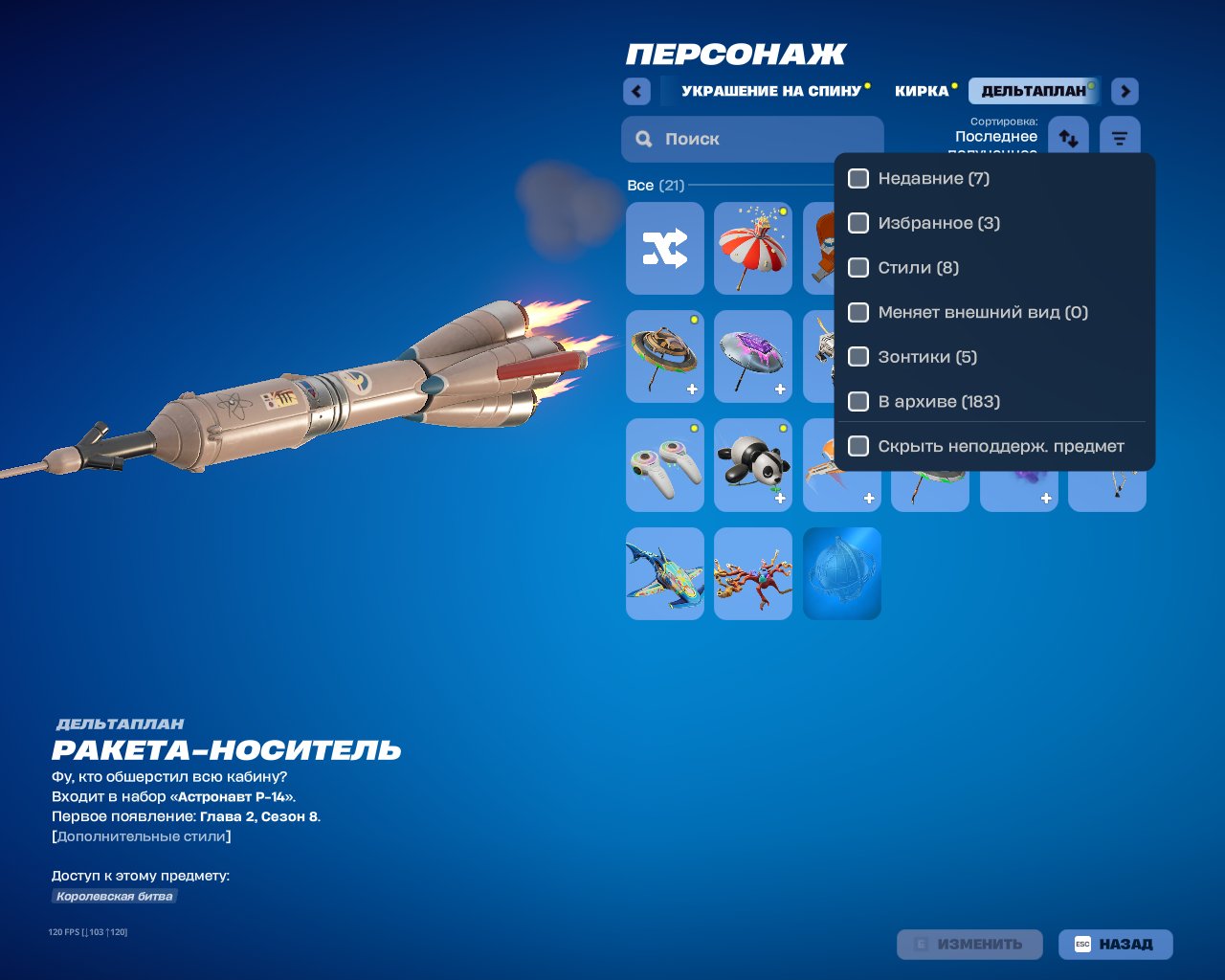Viewport: 1225px width, 980px height.
Task: Show В архиве (183) items
Action: (x=858, y=402)
